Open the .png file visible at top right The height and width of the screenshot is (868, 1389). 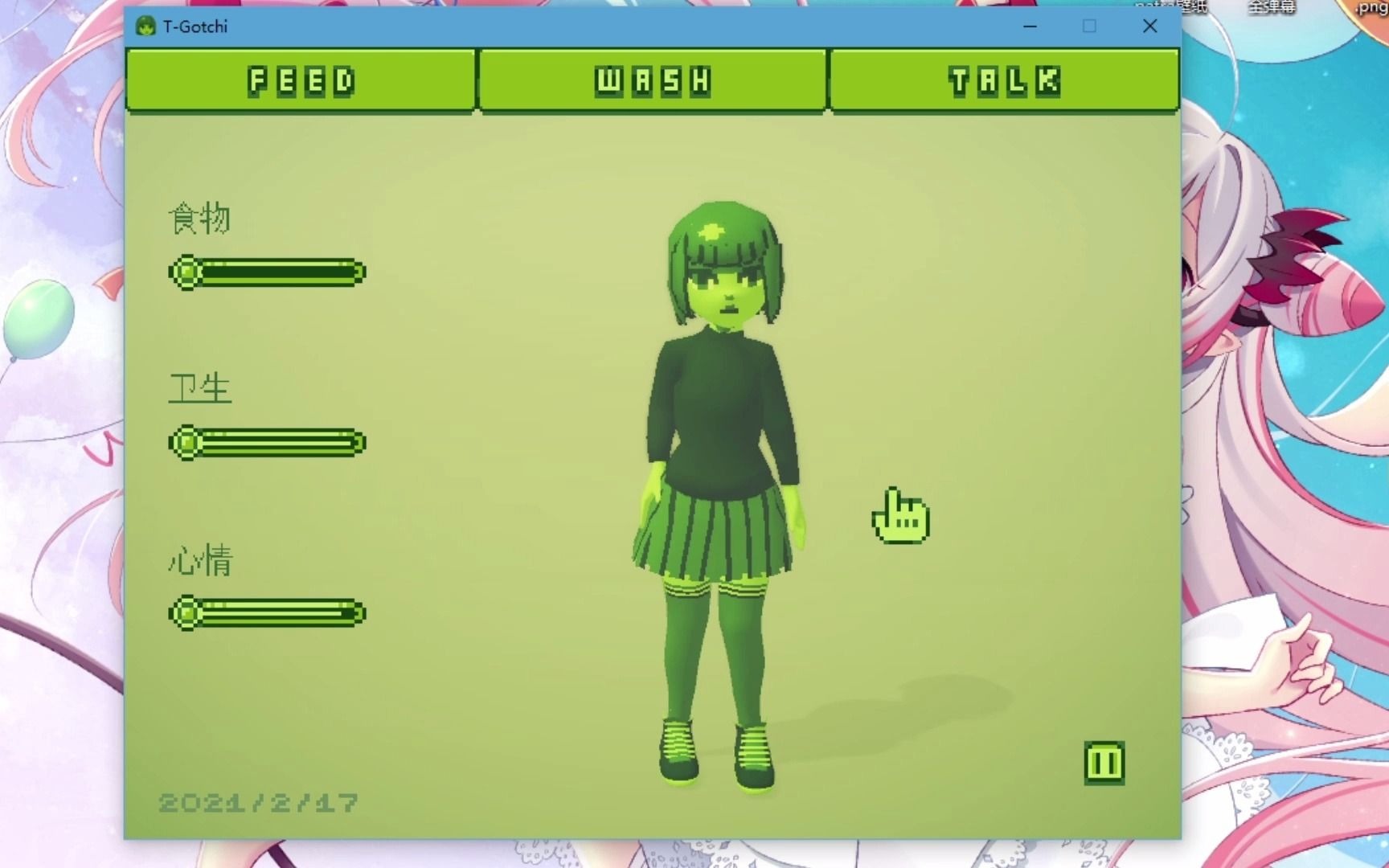[x=1371, y=10]
